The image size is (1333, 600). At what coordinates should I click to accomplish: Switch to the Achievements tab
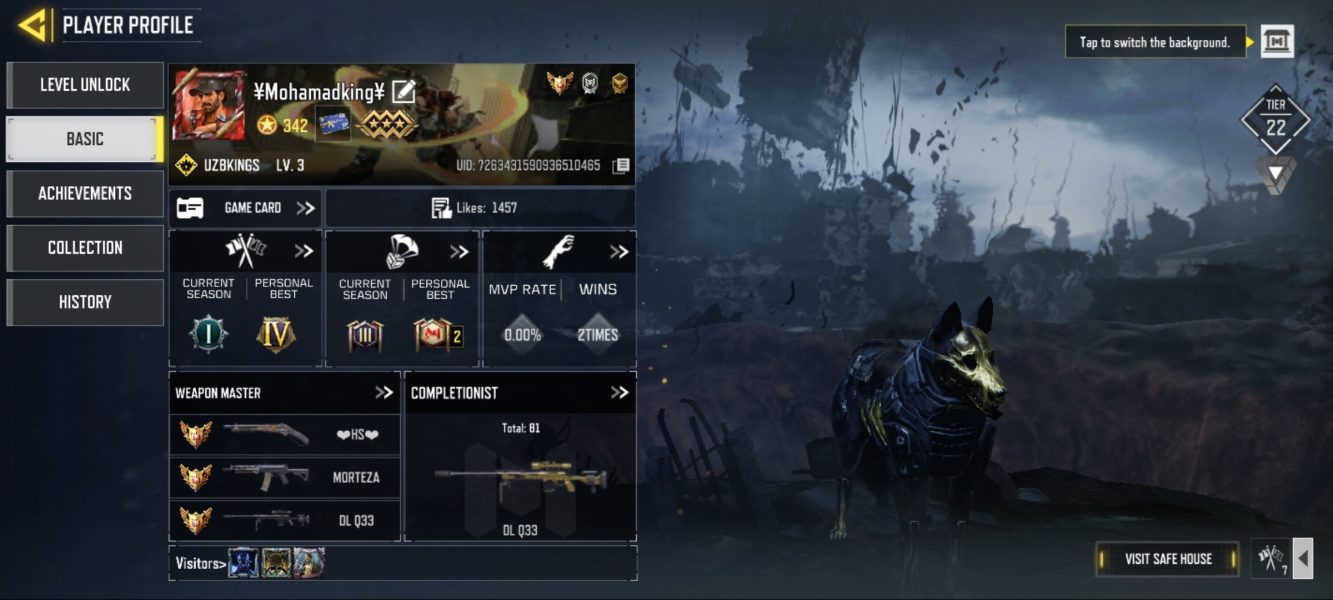(85, 193)
